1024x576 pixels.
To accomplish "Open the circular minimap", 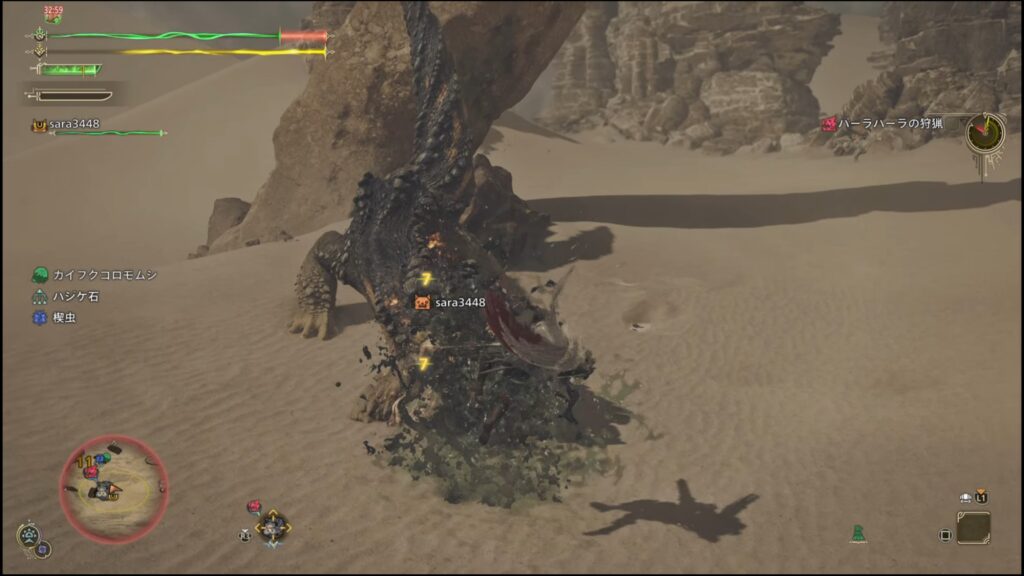I will click(114, 489).
